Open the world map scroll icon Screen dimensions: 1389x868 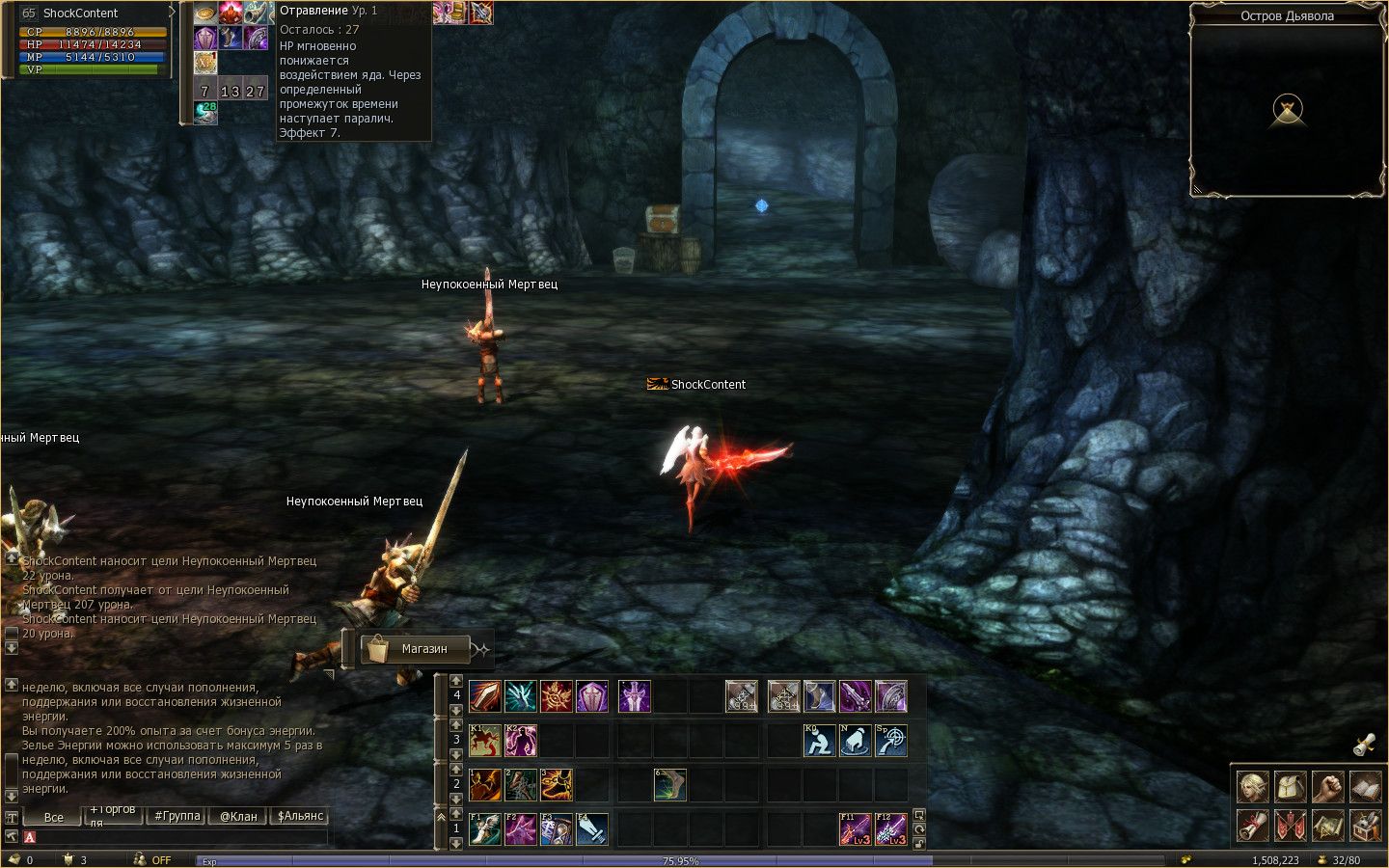pos(1328,826)
